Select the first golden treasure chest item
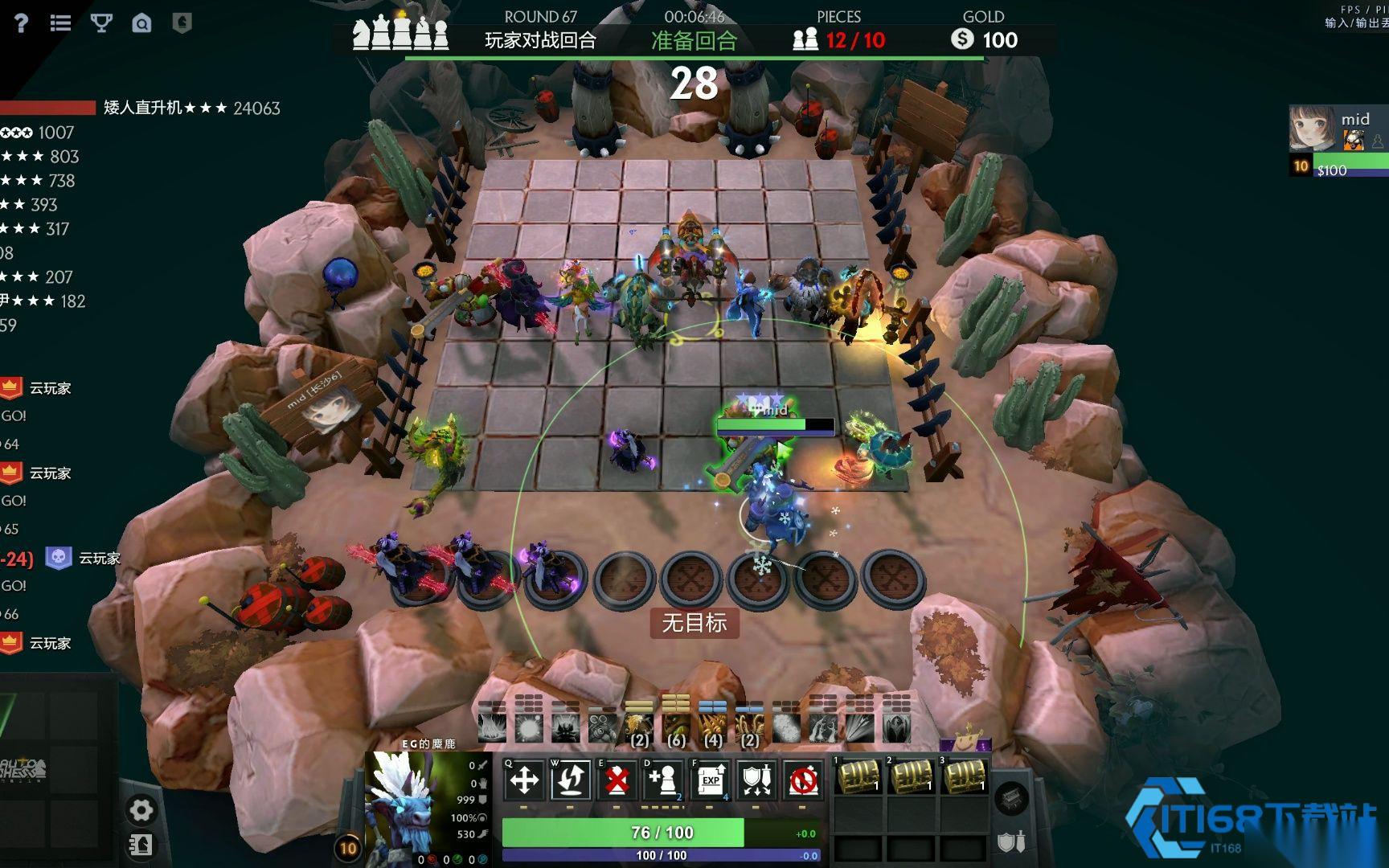 click(x=858, y=776)
